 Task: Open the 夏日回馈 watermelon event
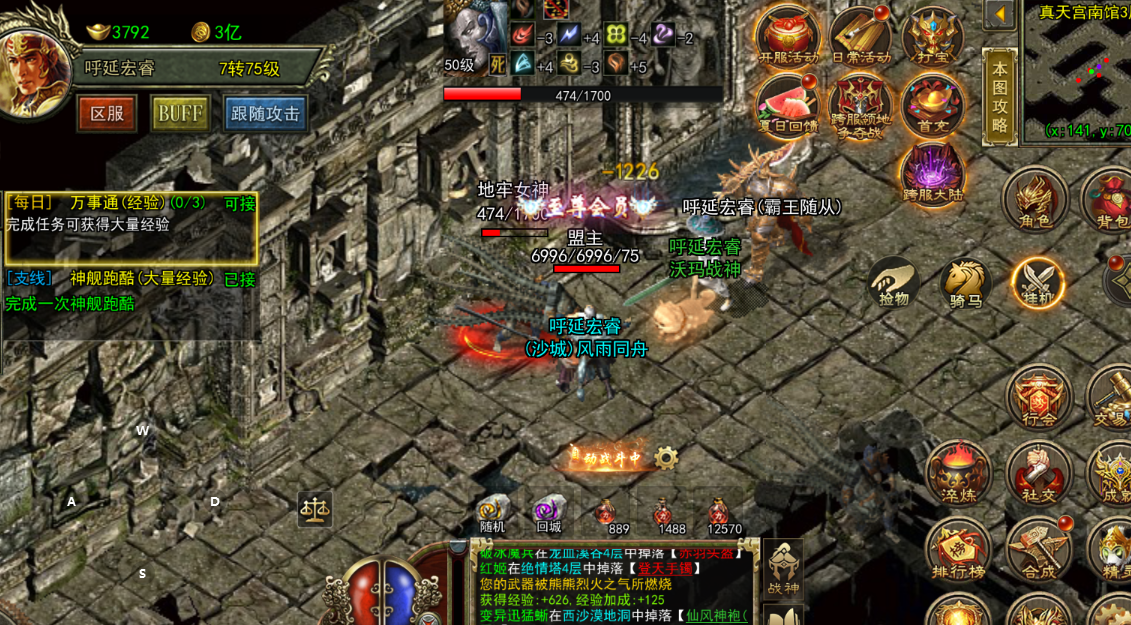point(788,105)
